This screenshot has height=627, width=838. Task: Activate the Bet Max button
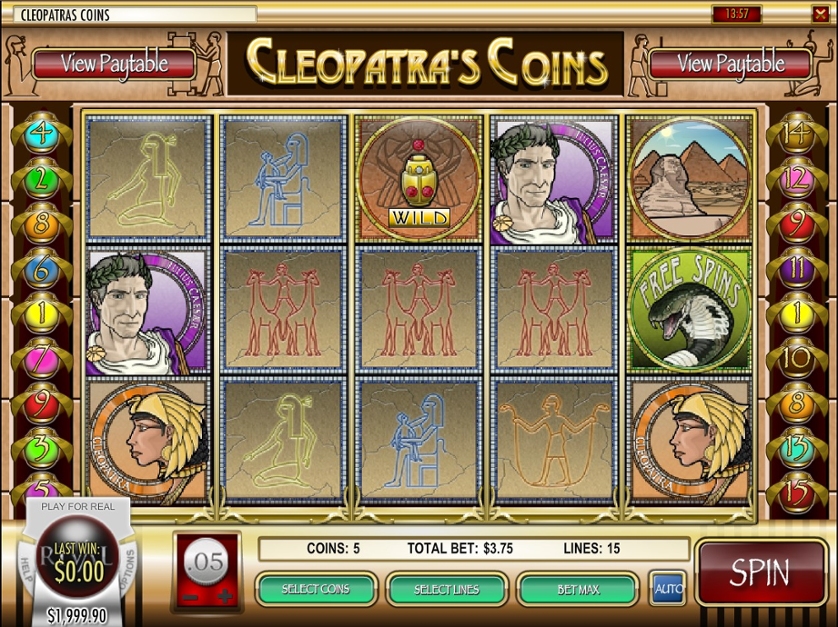click(577, 589)
